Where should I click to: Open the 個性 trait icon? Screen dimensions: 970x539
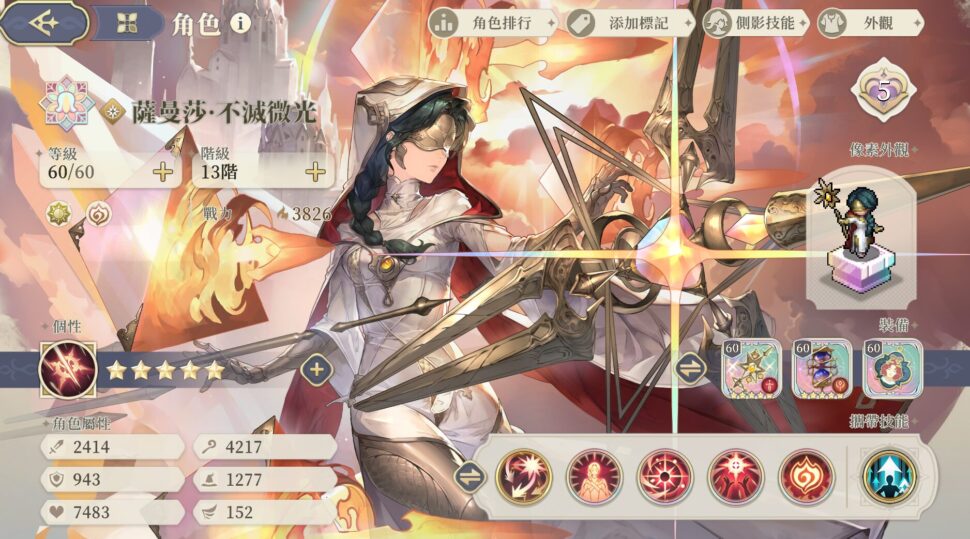click(68, 369)
